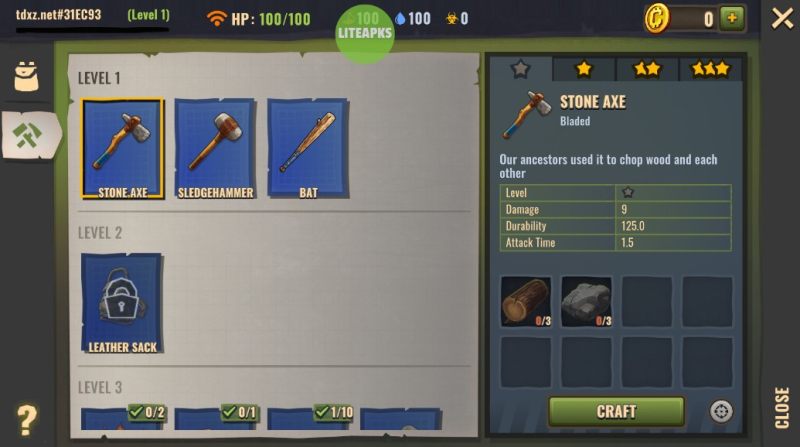The width and height of the screenshot is (800, 447).
Task: Open the backpack inventory tab
Action: point(26,77)
